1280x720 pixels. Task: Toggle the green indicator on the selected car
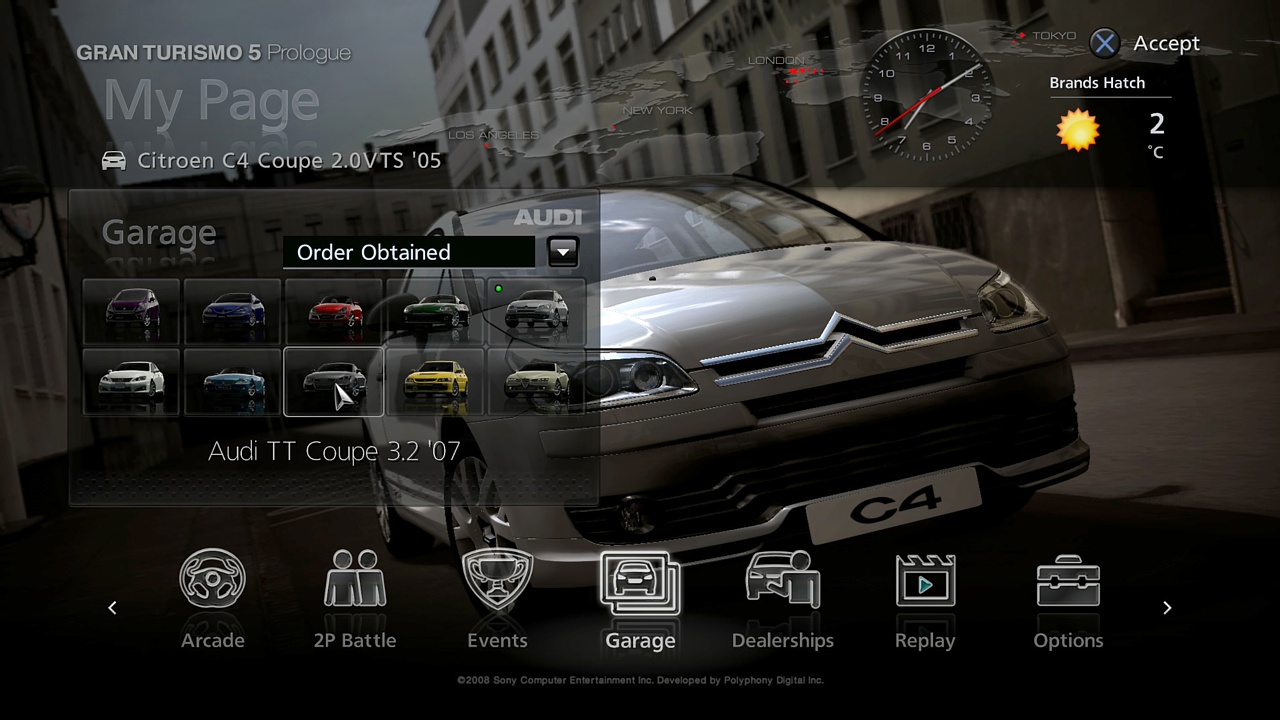click(498, 288)
